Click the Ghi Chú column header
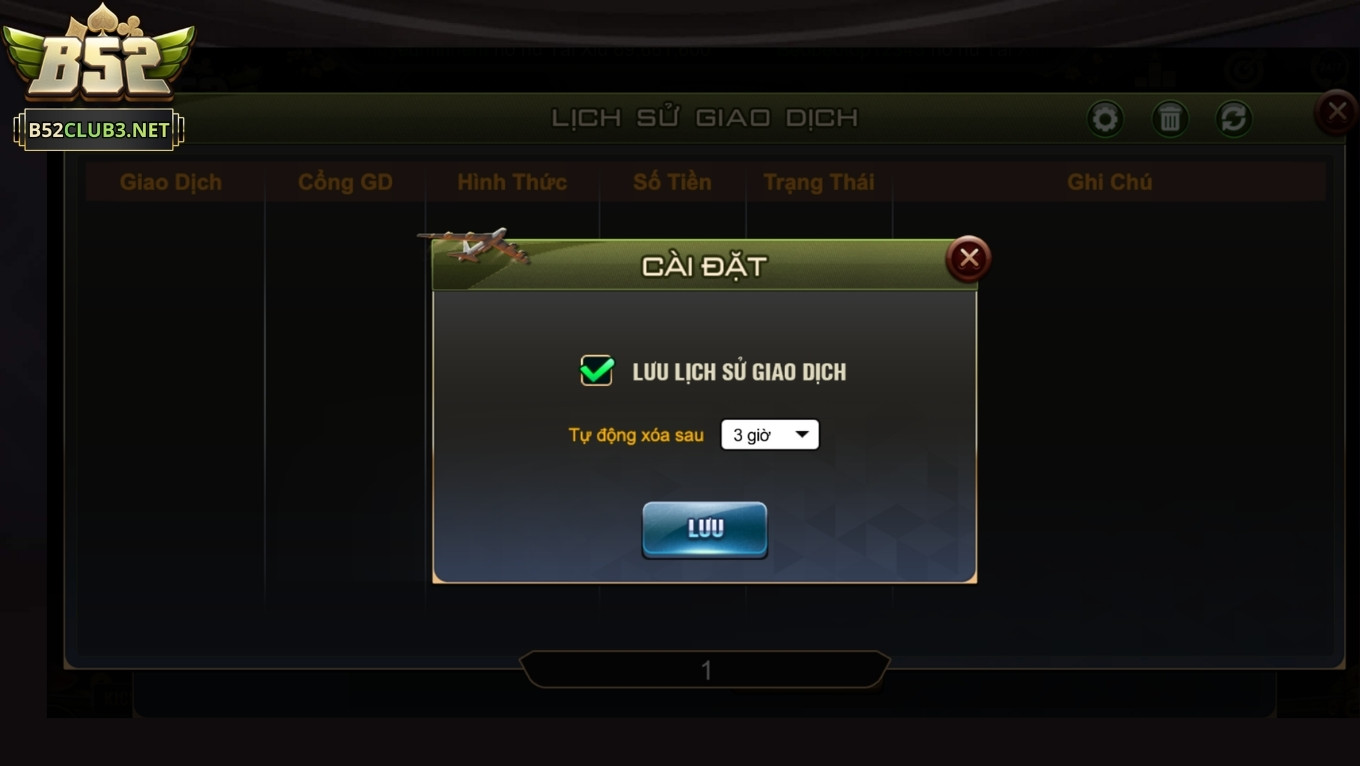The image size is (1360, 766). [x=1111, y=182]
